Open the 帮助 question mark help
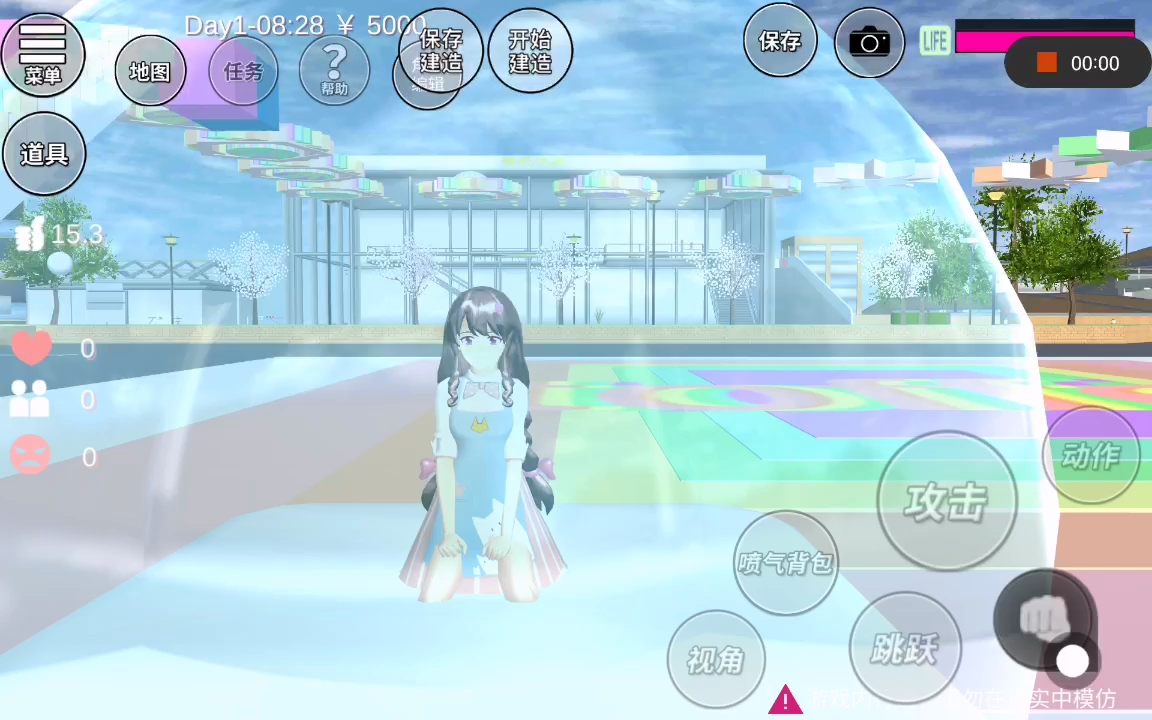 point(334,70)
